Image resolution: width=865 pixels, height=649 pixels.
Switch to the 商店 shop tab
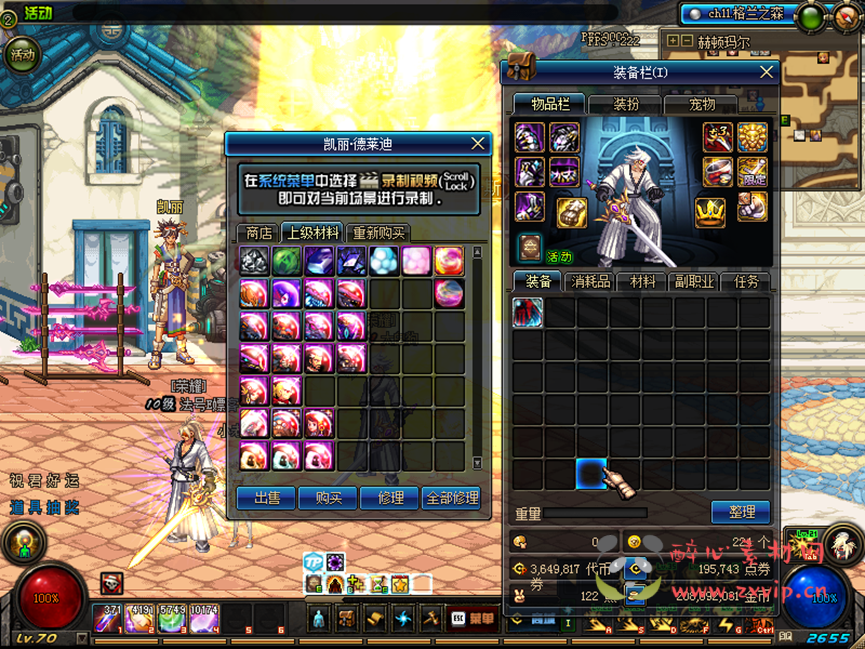coord(259,233)
